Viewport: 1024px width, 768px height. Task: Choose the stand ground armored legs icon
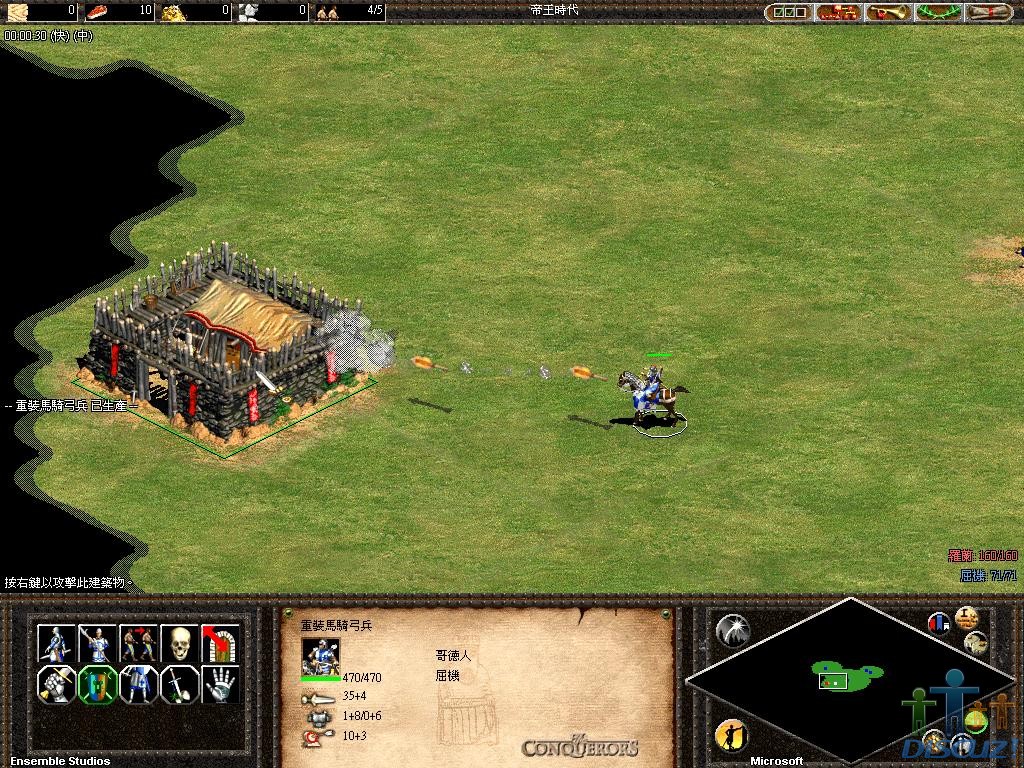(138, 685)
